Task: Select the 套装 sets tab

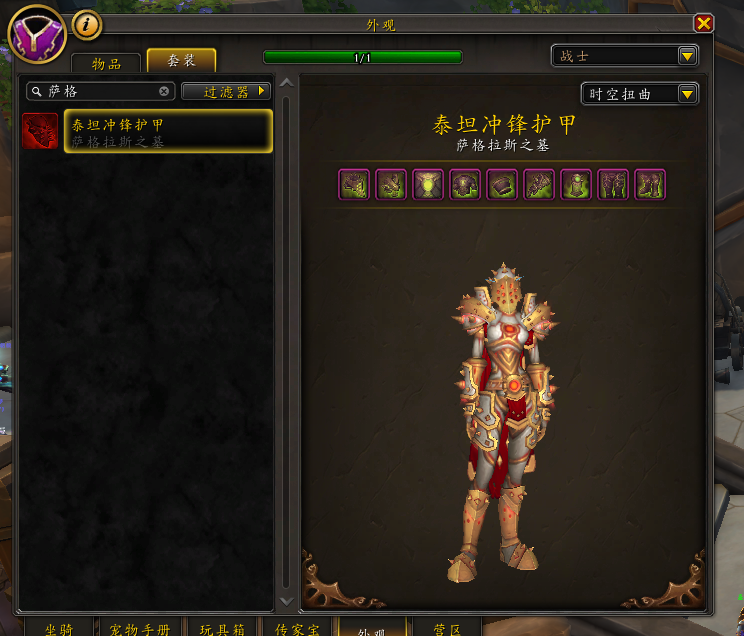Action: [x=181, y=61]
